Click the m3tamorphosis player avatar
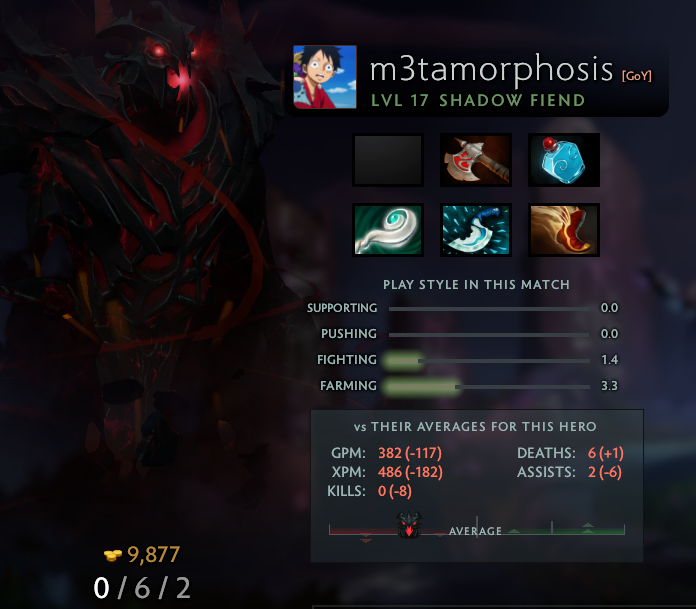 tap(325, 77)
